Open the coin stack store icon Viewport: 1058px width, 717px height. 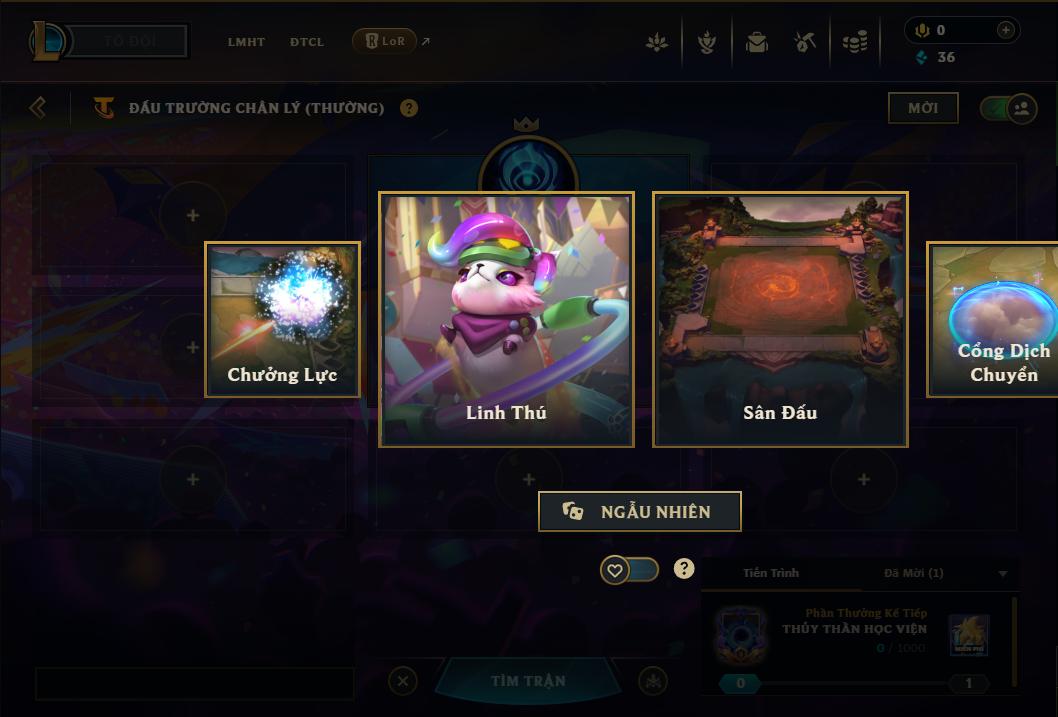[854, 43]
